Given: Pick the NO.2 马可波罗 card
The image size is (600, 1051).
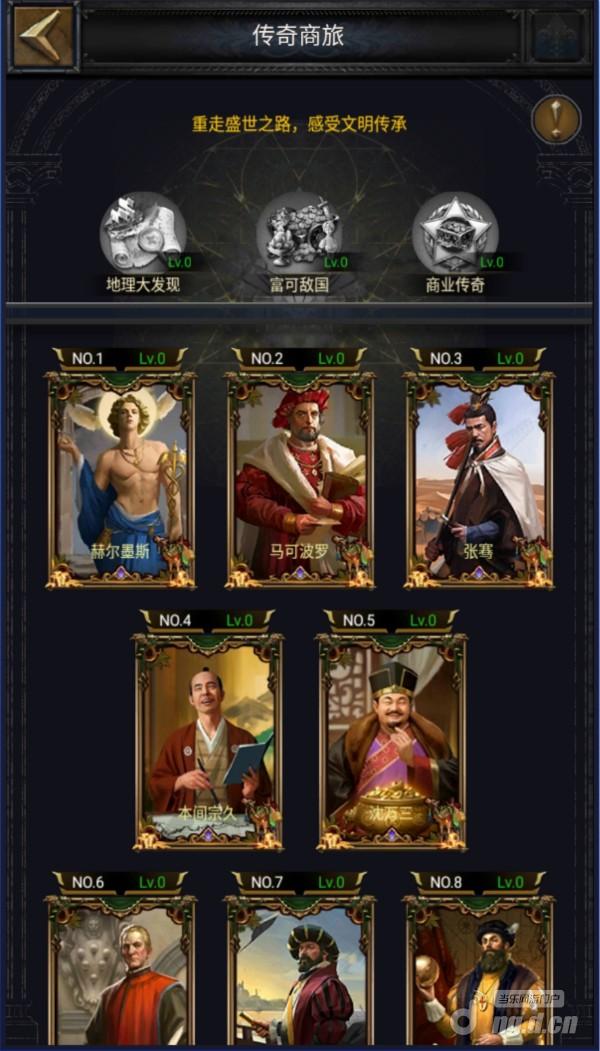Looking at the screenshot, I should pyautogui.click(x=300, y=479).
